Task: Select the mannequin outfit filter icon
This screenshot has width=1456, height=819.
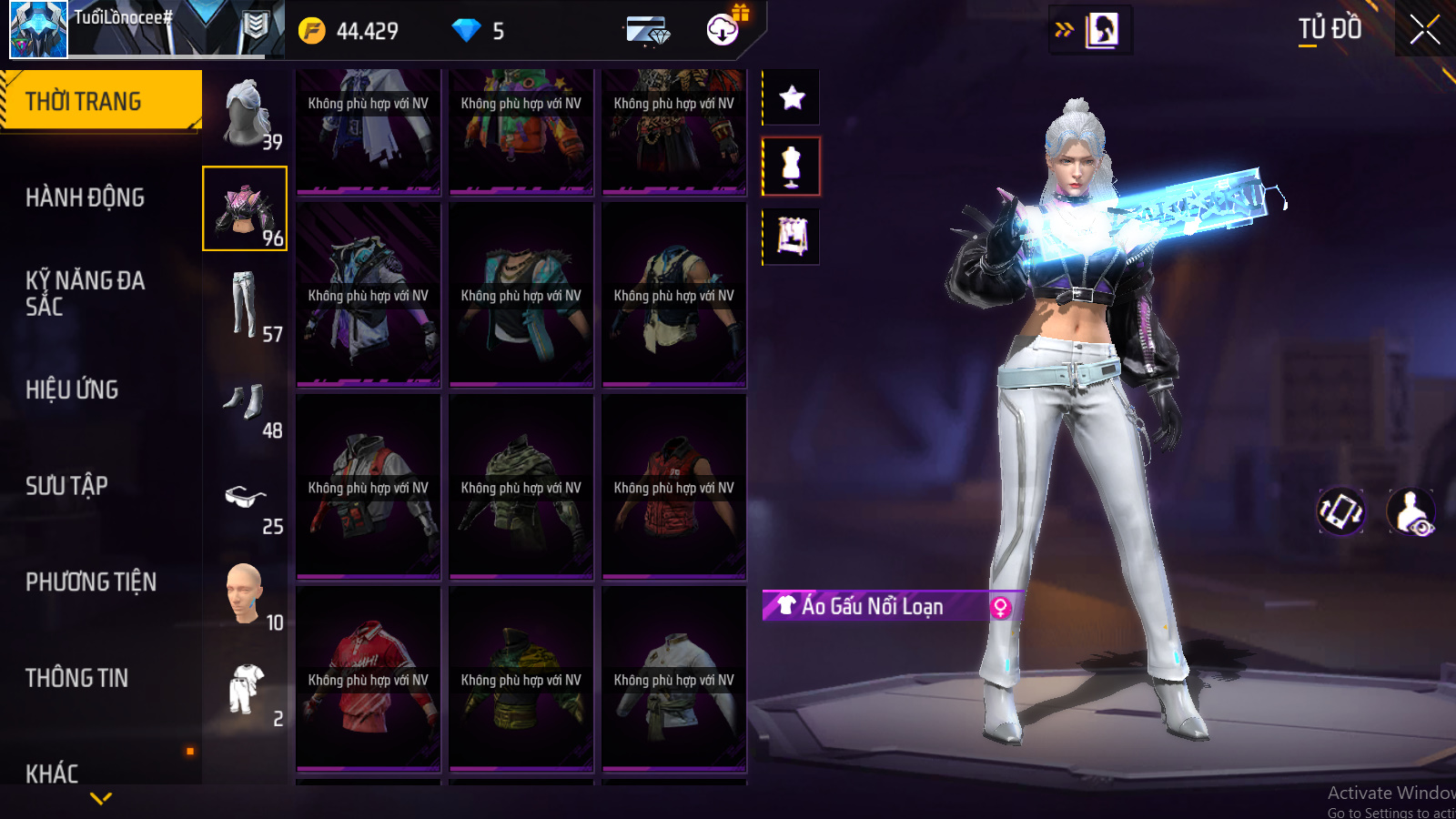Action: tap(792, 167)
